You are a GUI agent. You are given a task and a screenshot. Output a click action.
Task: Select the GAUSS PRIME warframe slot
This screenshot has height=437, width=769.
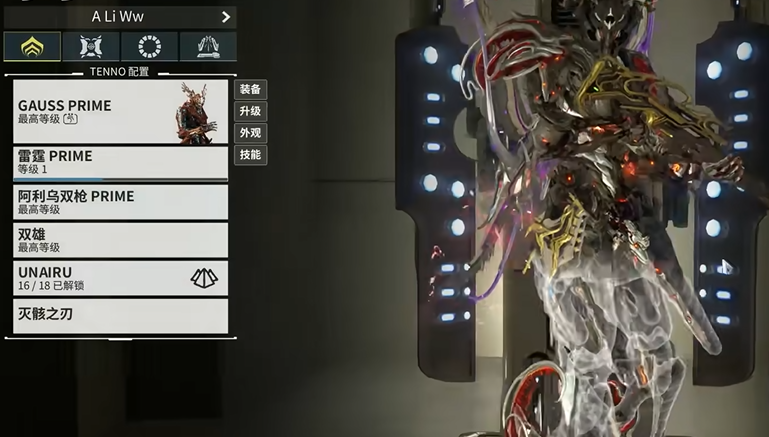(120, 111)
